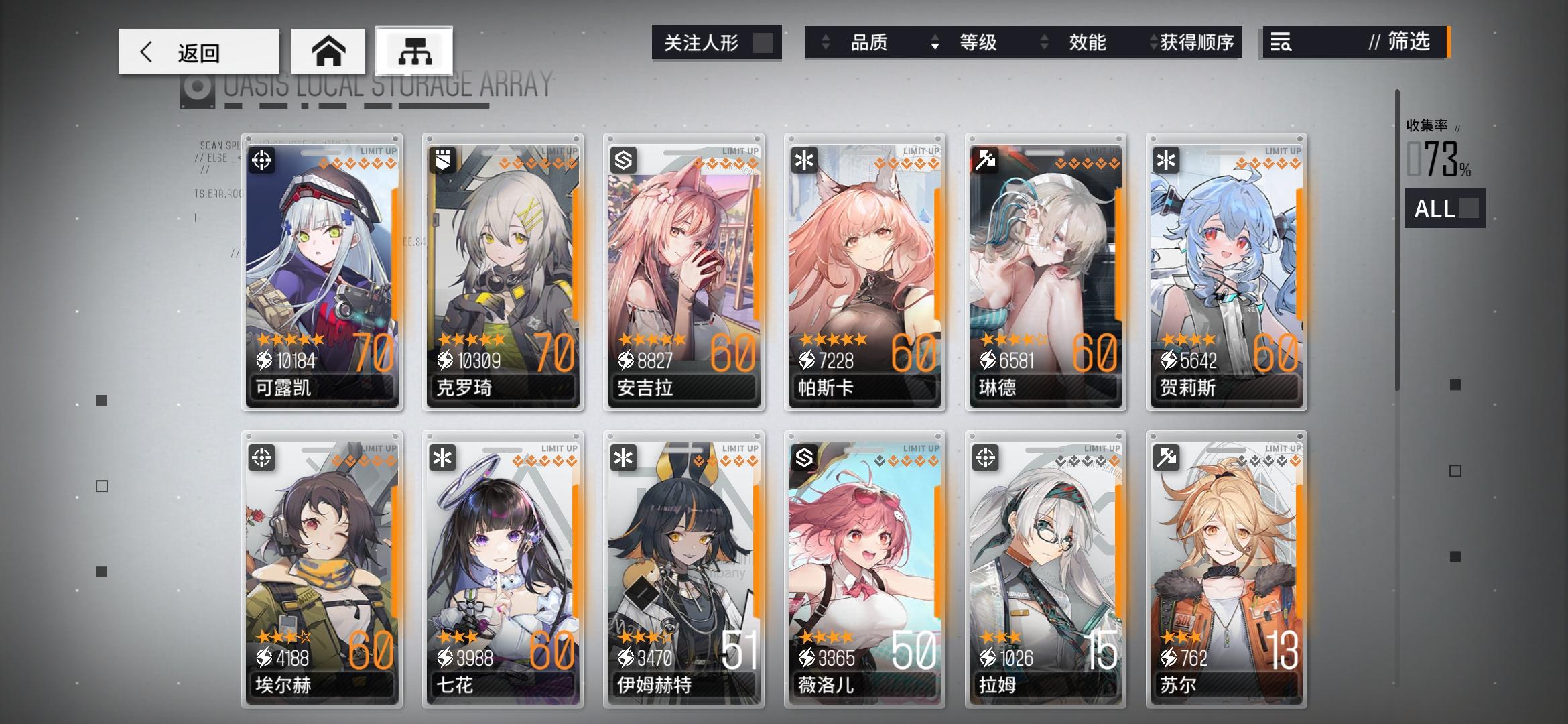Click the LIMIT UP label on 帕斯卡's card

point(920,151)
